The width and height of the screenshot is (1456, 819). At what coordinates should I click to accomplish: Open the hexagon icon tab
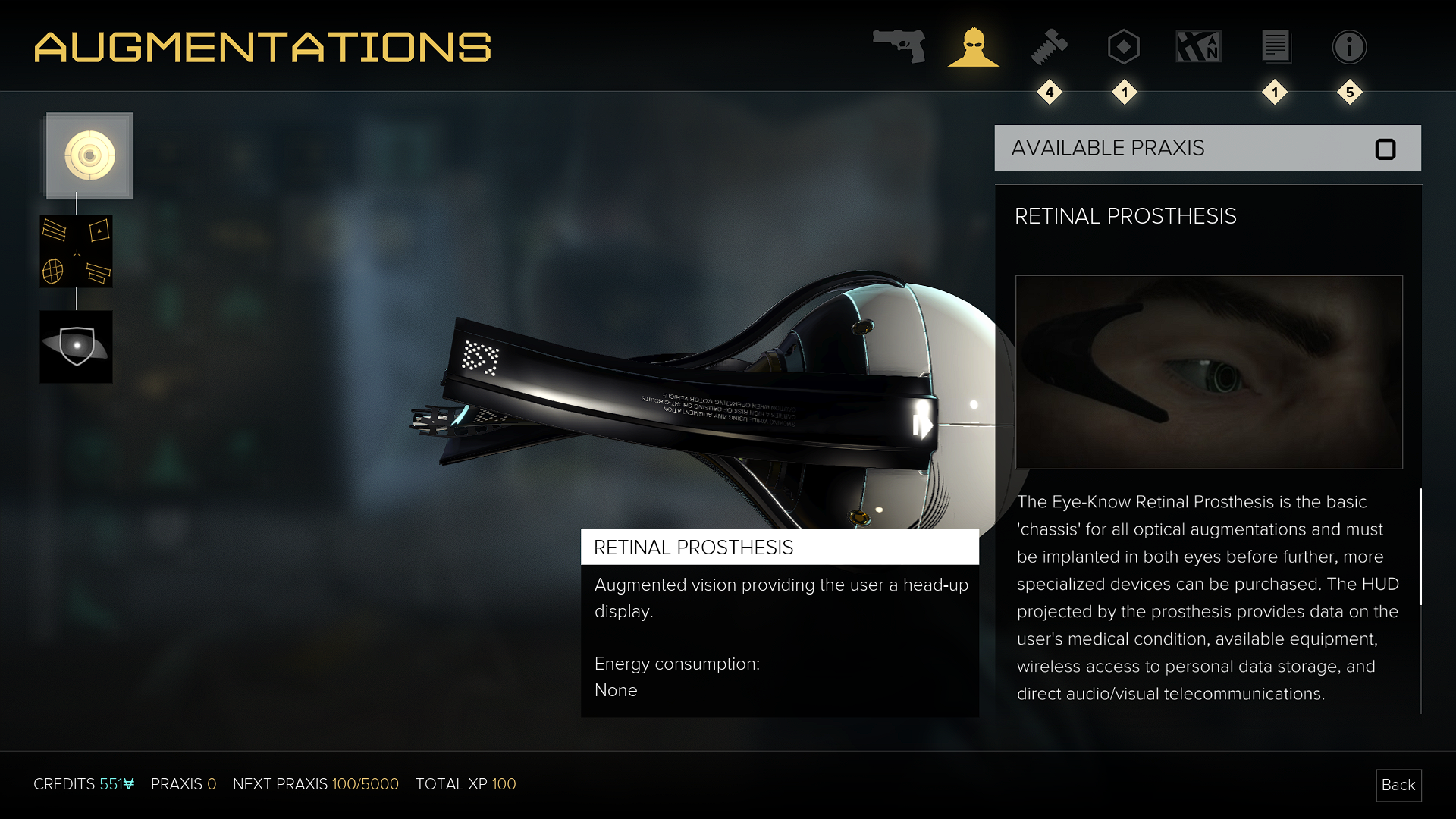tap(1123, 47)
